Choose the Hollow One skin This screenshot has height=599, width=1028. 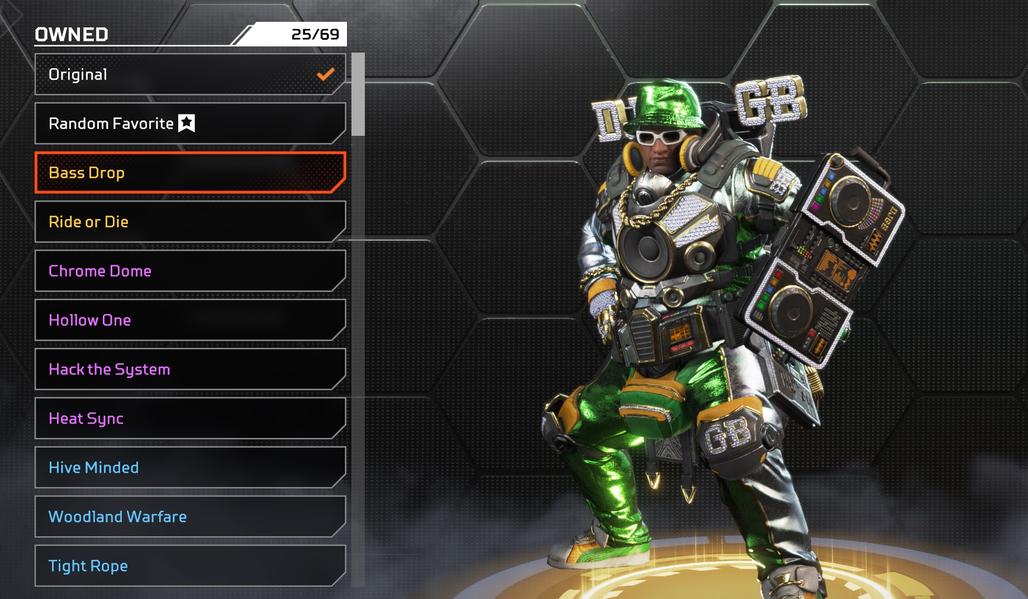pyautogui.click(x=190, y=320)
